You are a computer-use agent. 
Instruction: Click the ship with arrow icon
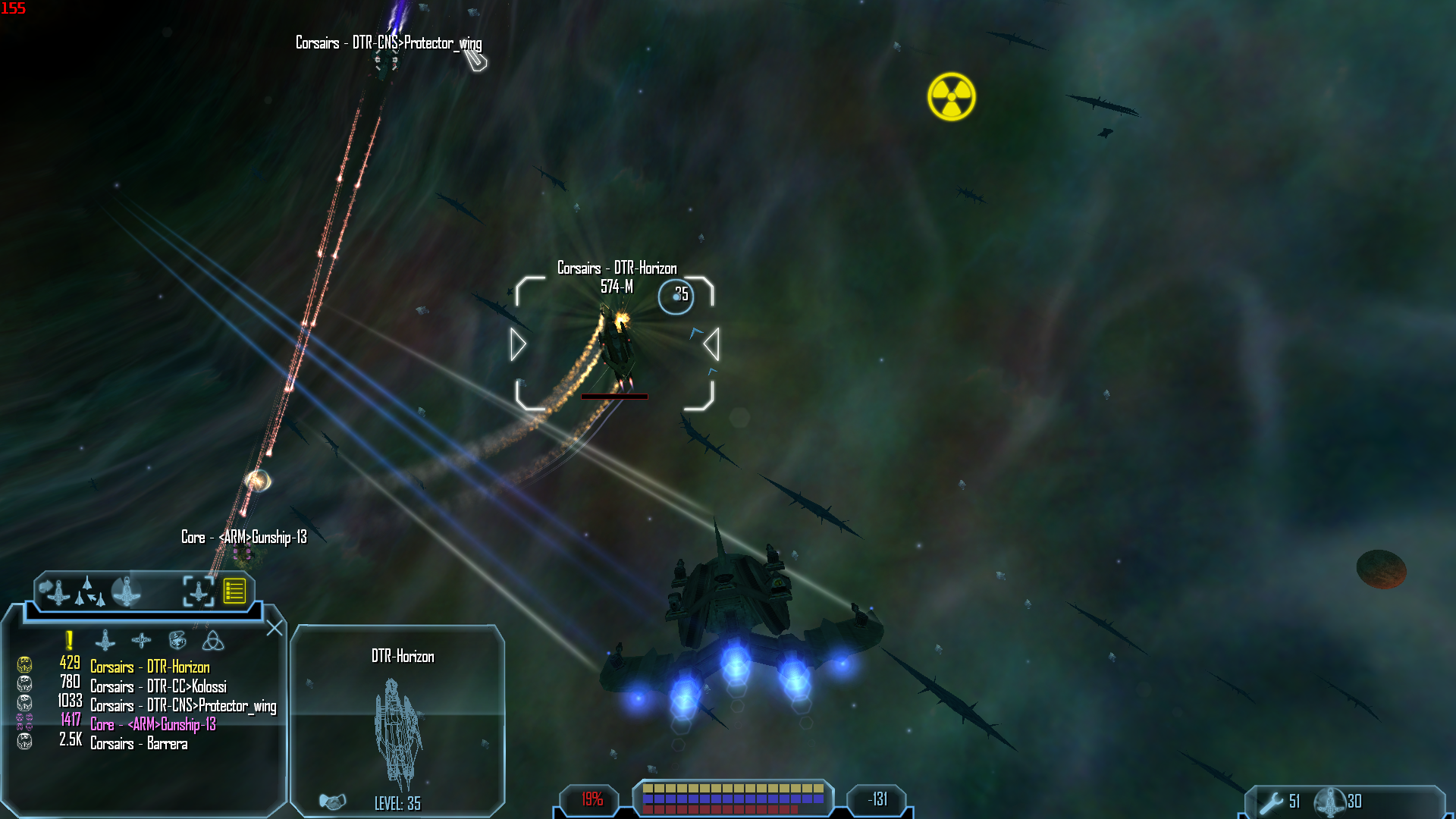(55, 591)
